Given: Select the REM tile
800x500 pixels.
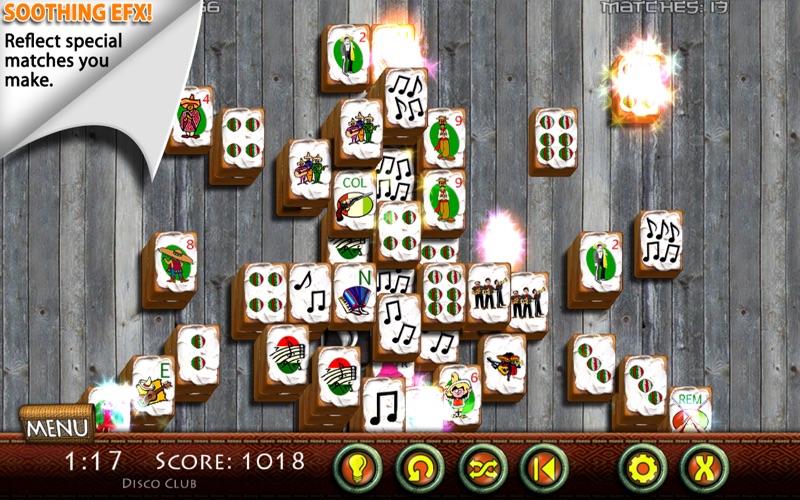Looking at the screenshot, I should pos(690,408).
